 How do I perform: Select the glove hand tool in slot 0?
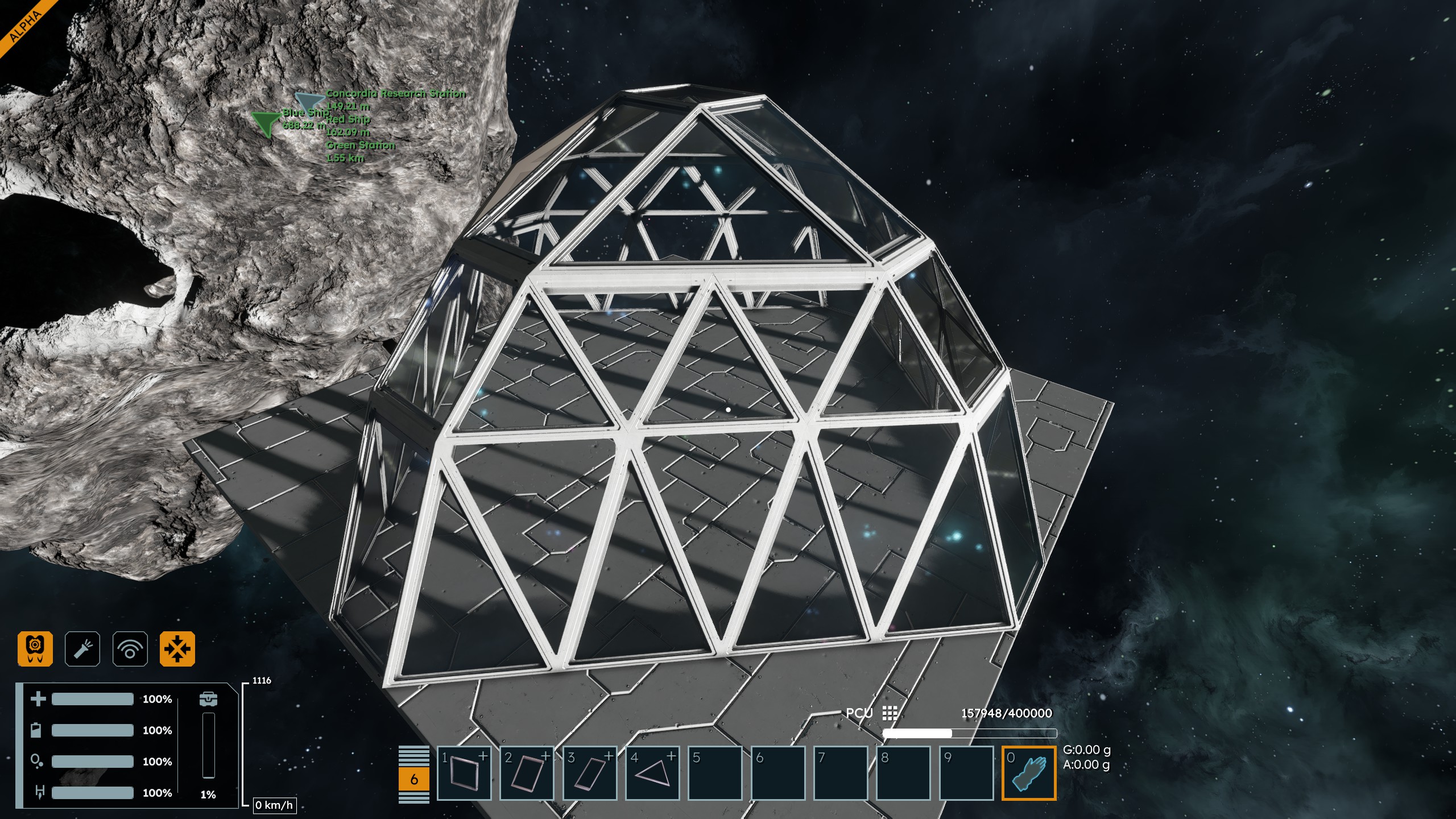click(x=1029, y=773)
